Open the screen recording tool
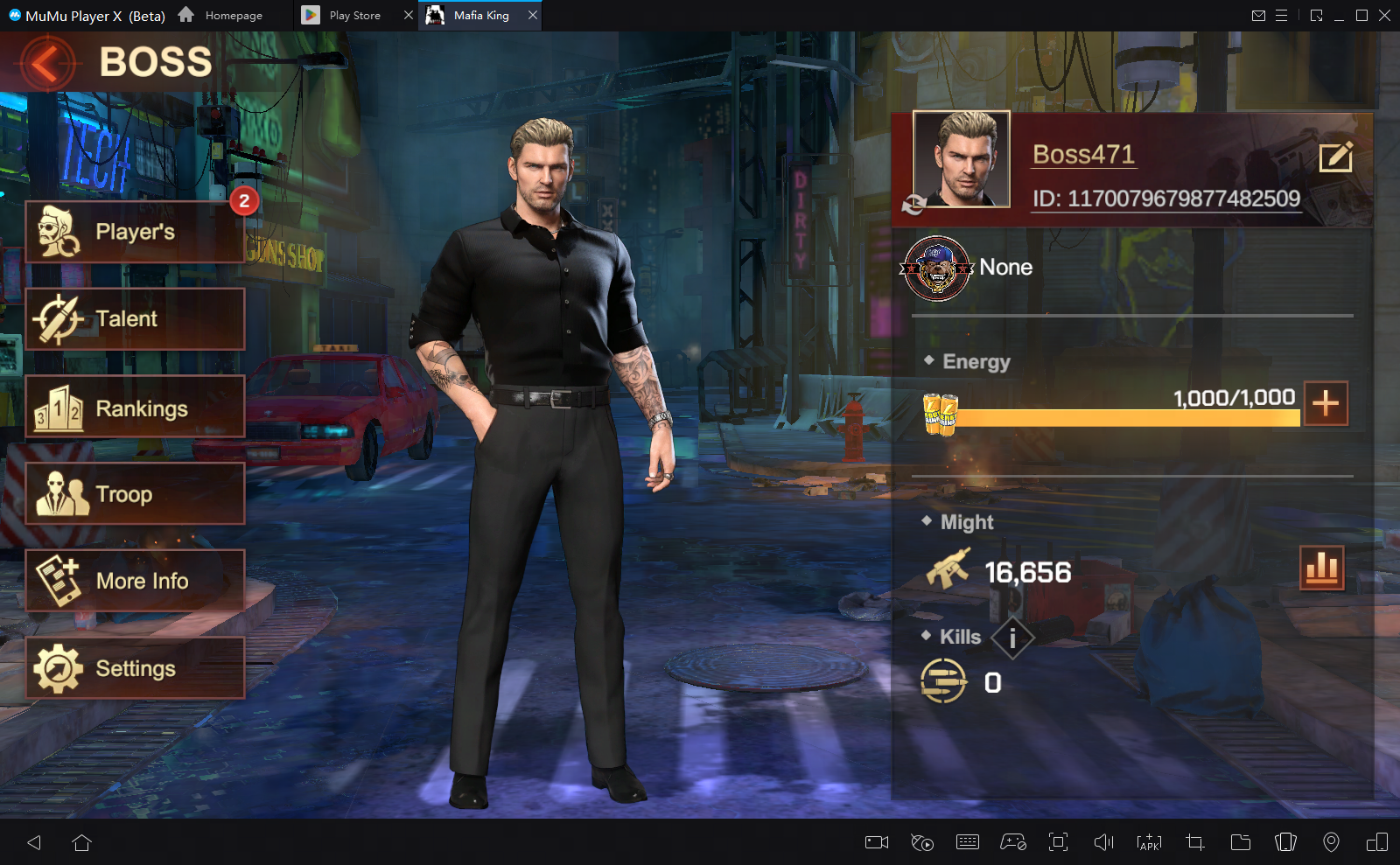Screen dimensions: 1400x865 coord(877,842)
